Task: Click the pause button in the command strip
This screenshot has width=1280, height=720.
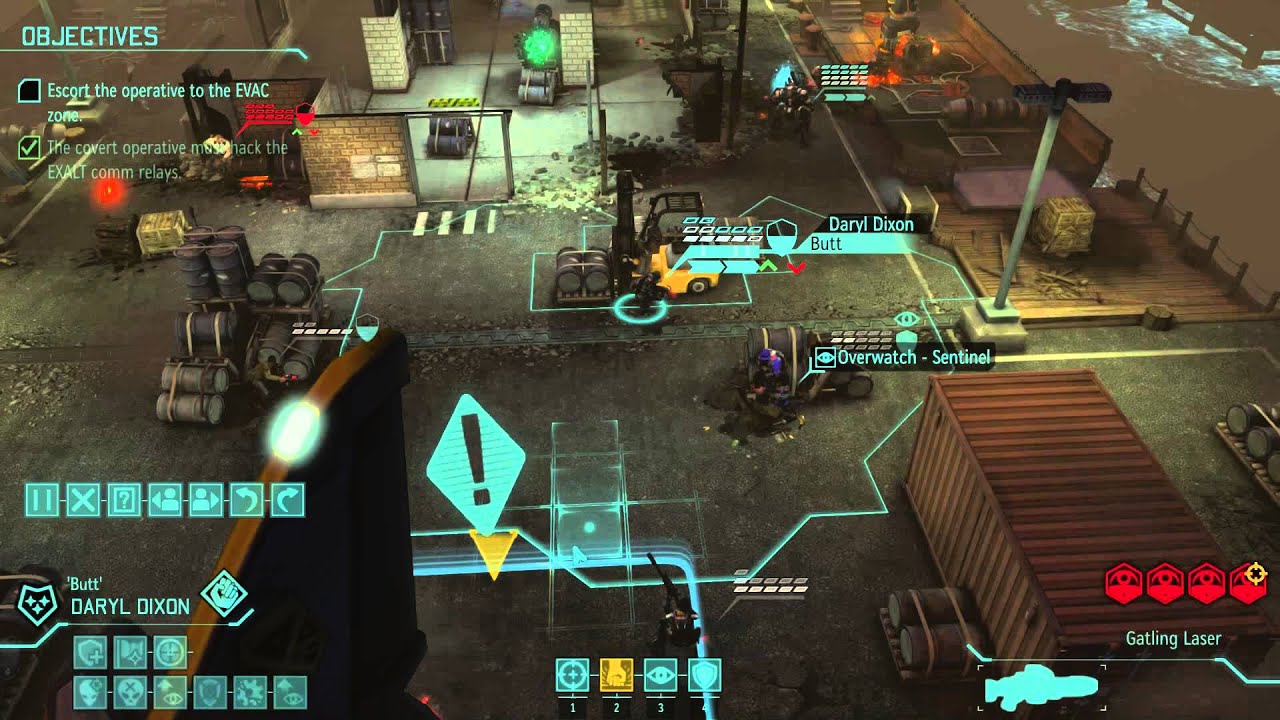Action: (x=42, y=499)
